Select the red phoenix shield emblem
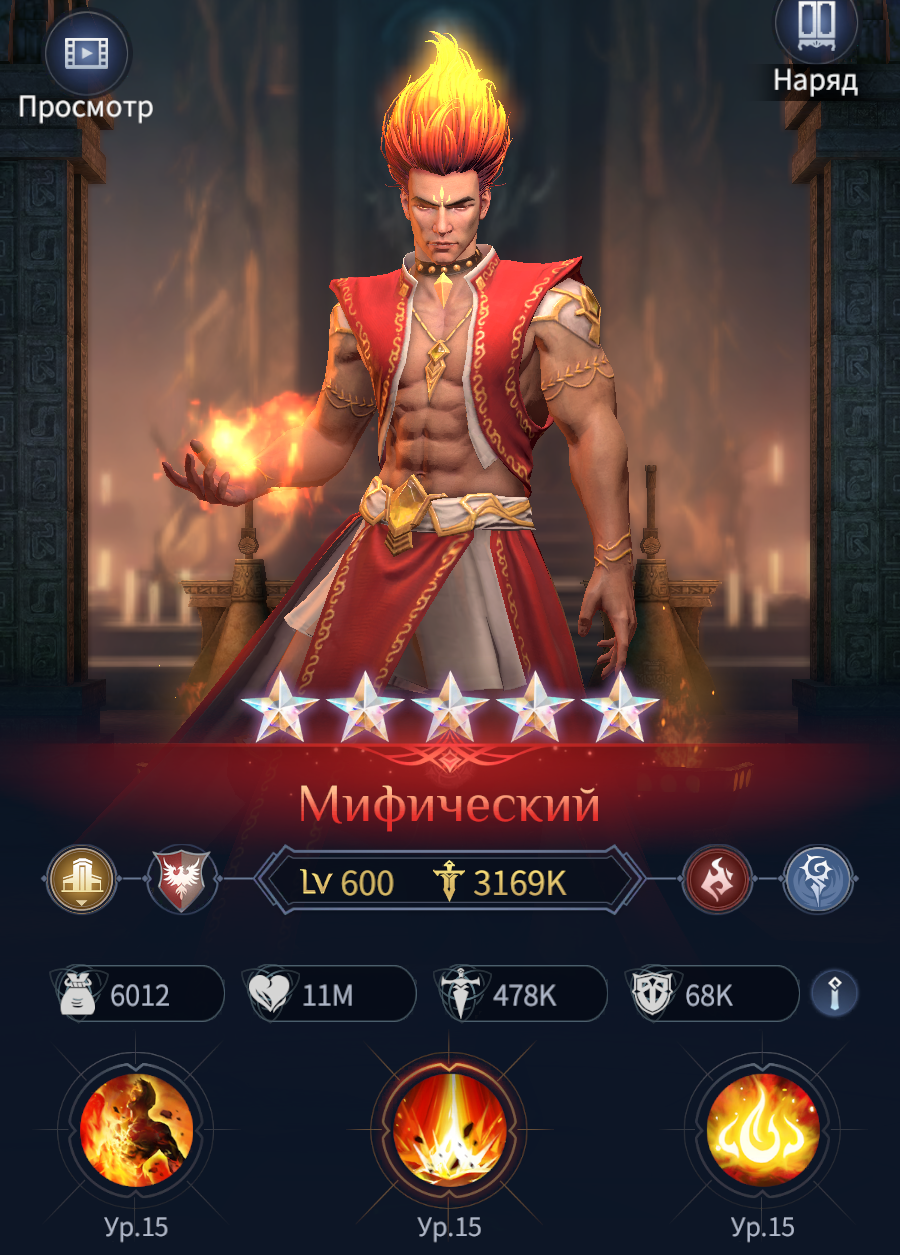The image size is (900, 1255). [180, 881]
